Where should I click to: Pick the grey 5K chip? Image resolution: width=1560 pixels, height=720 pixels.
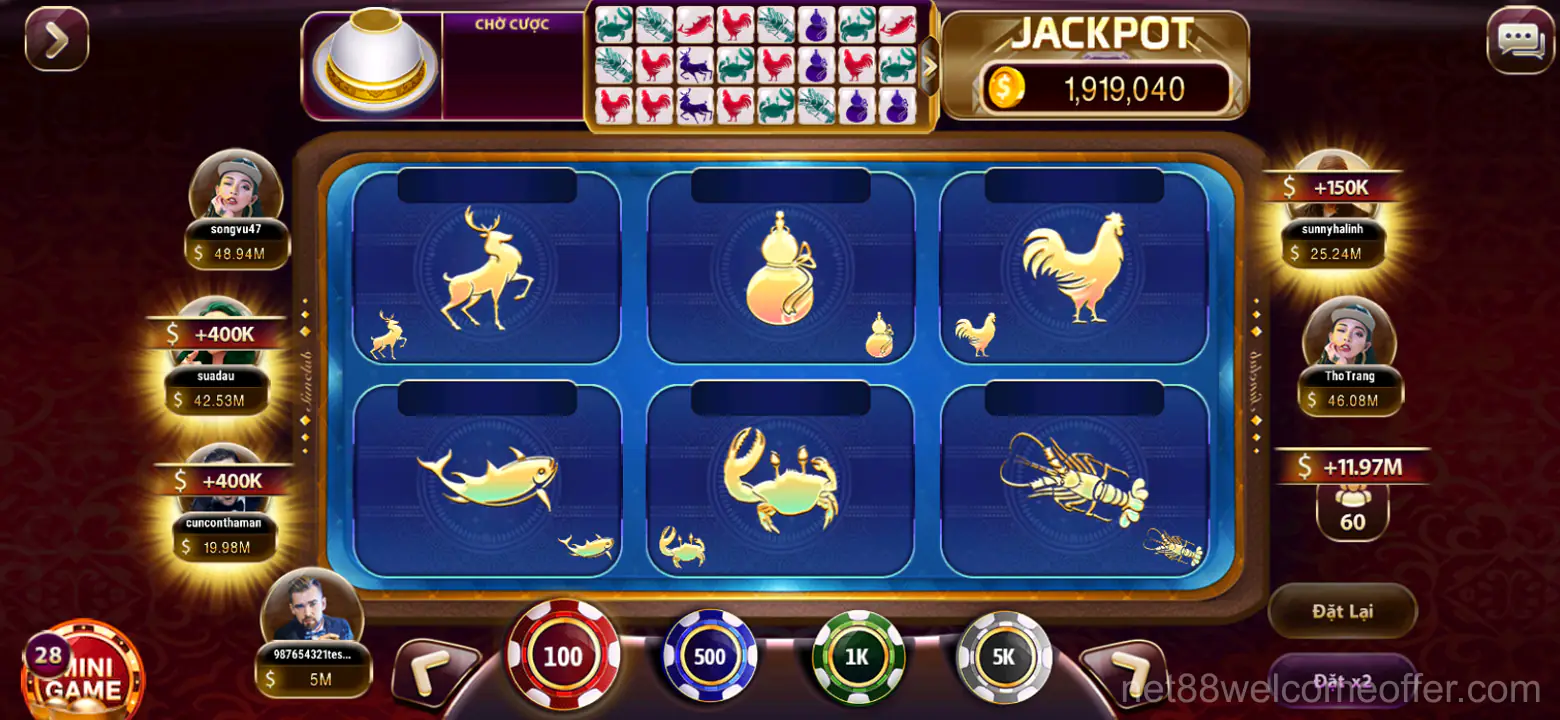pyautogui.click(x=1004, y=657)
